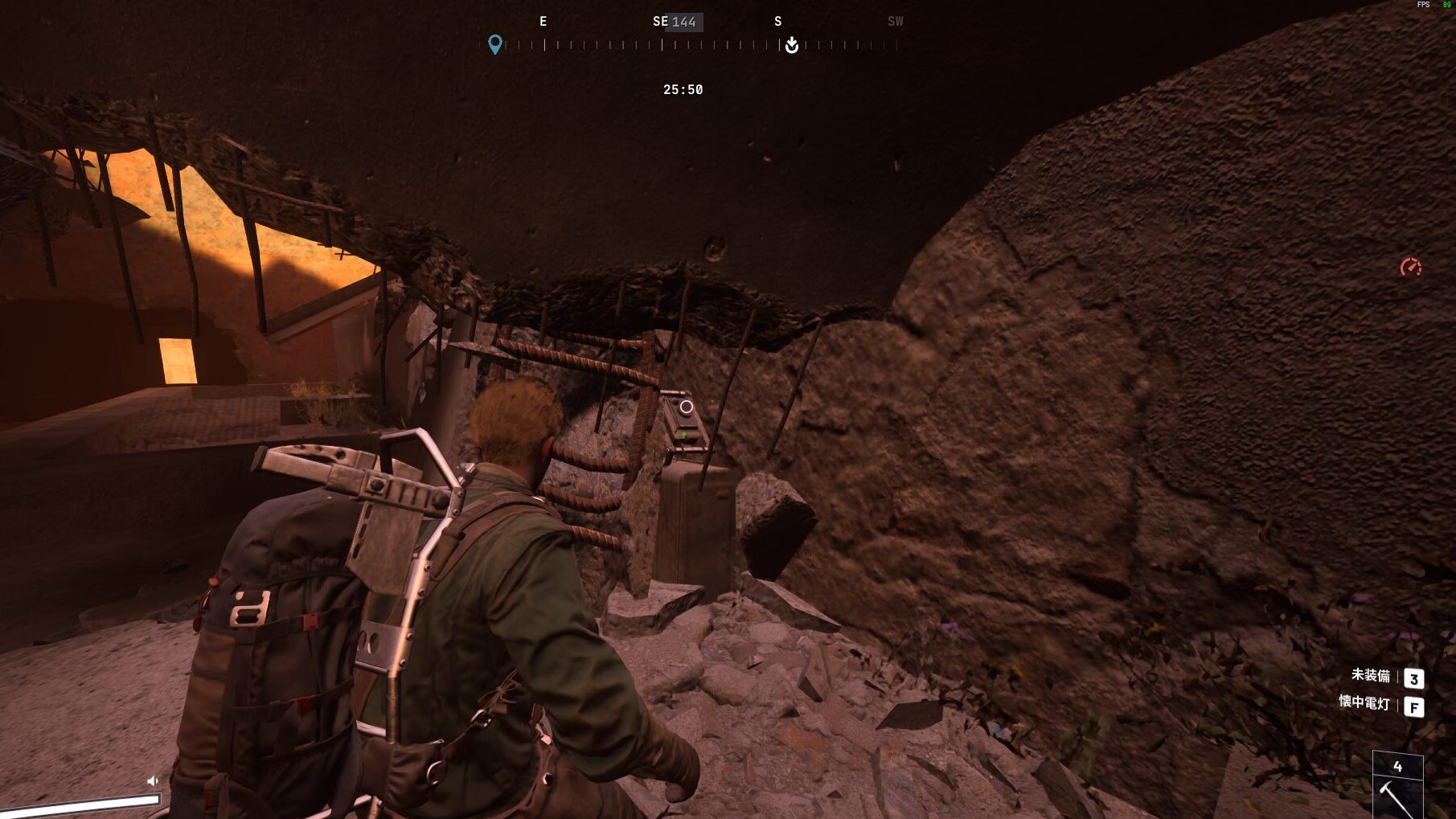Click the red gauge warning icon

point(1410,268)
